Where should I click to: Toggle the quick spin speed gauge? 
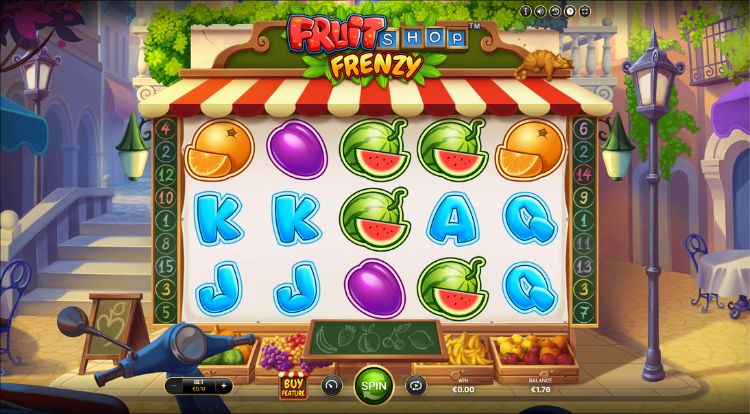click(x=331, y=385)
